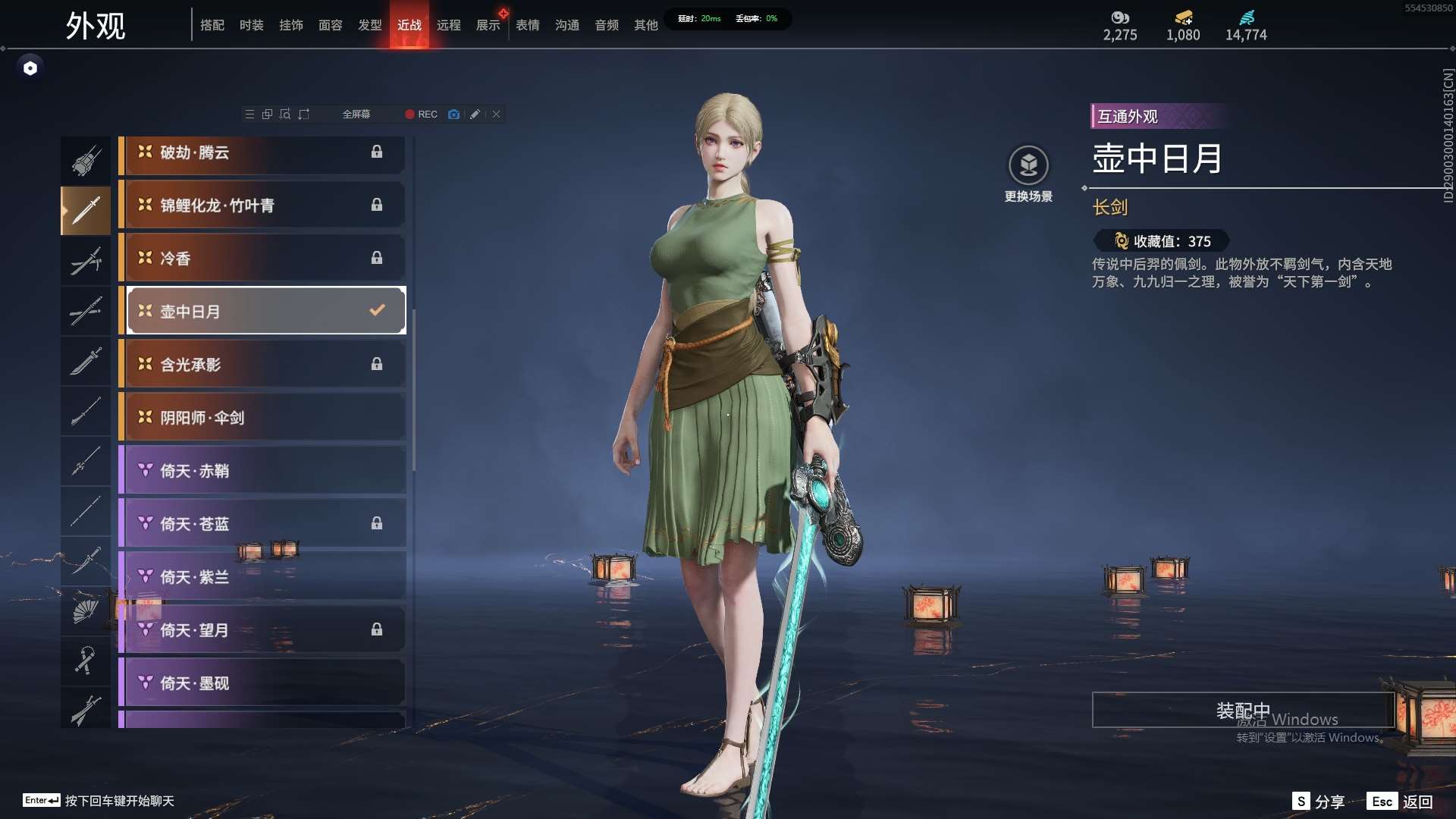This screenshot has width=1456, height=819.
Task: Click the 装配中 equip button
Action: (x=1242, y=710)
